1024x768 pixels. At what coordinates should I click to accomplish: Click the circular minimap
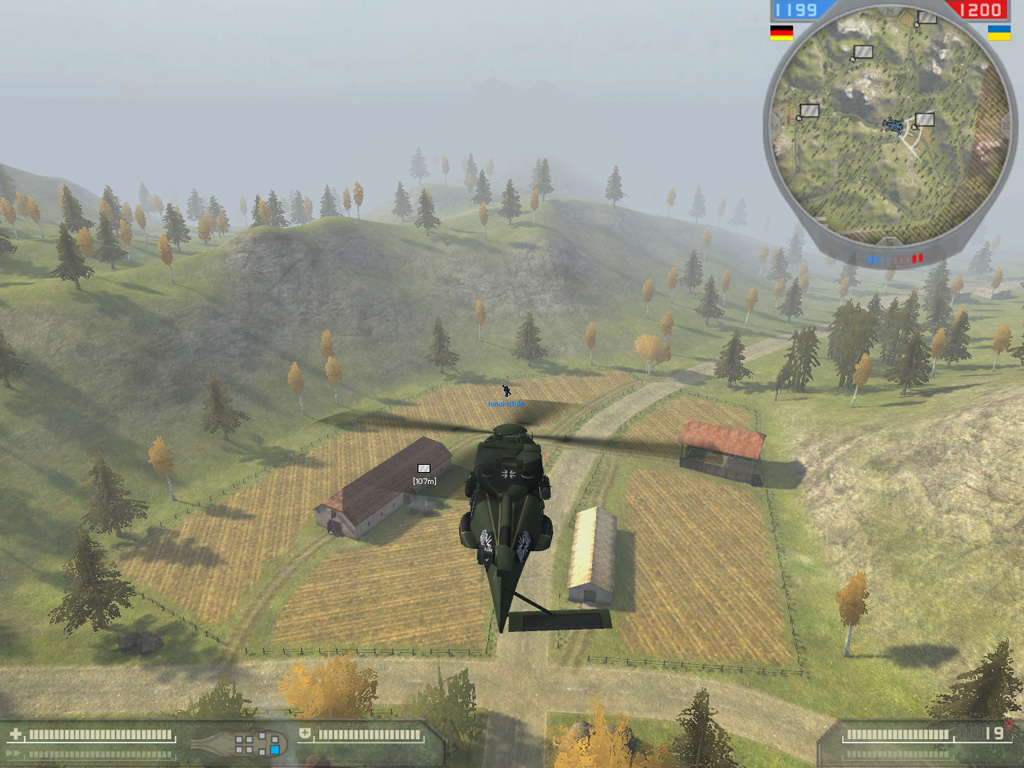[890, 128]
